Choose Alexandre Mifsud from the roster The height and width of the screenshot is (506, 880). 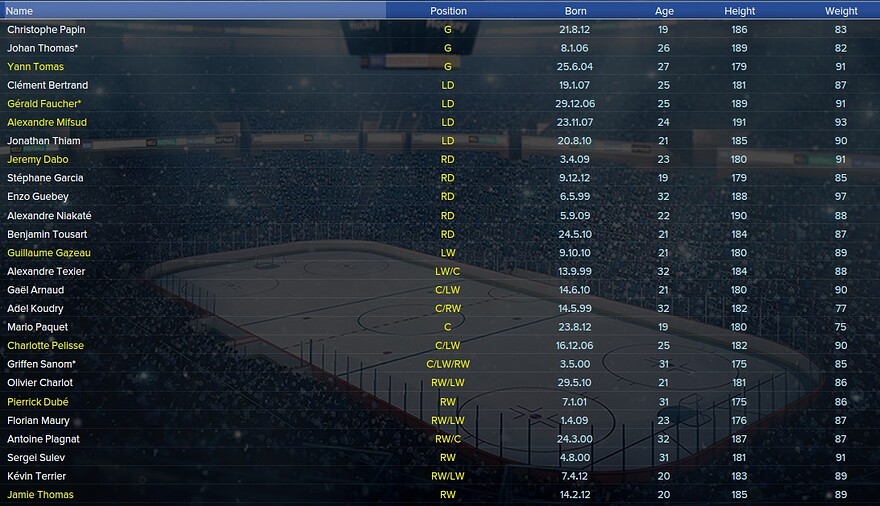[47, 123]
